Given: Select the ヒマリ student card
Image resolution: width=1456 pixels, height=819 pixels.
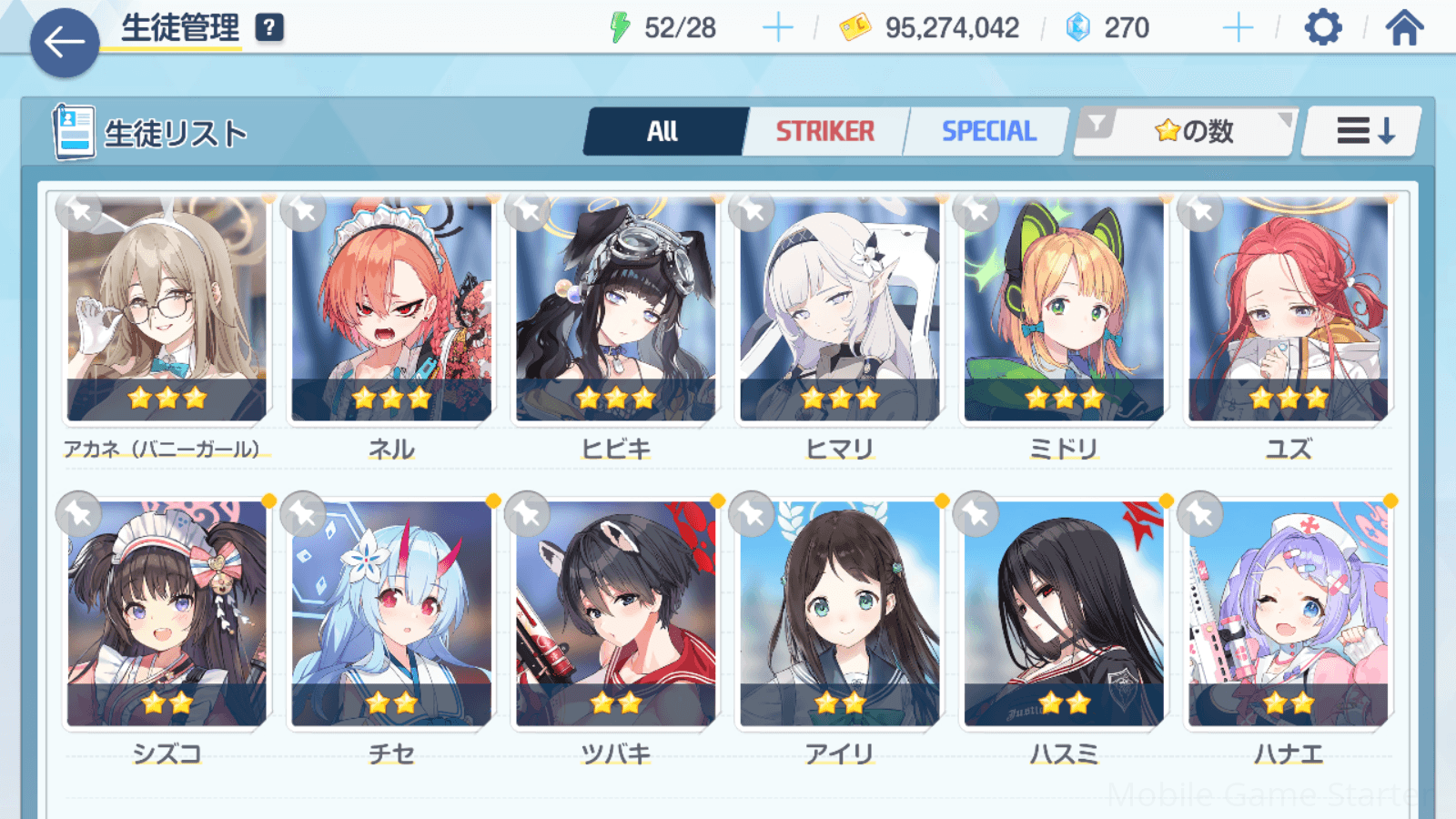Looking at the screenshot, I should (x=839, y=309).
